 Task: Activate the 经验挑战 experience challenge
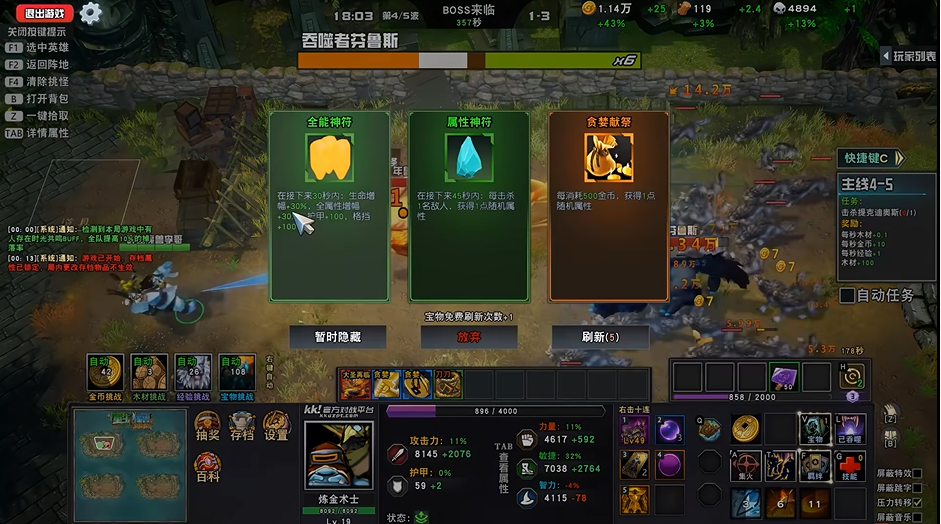point(193,372)
